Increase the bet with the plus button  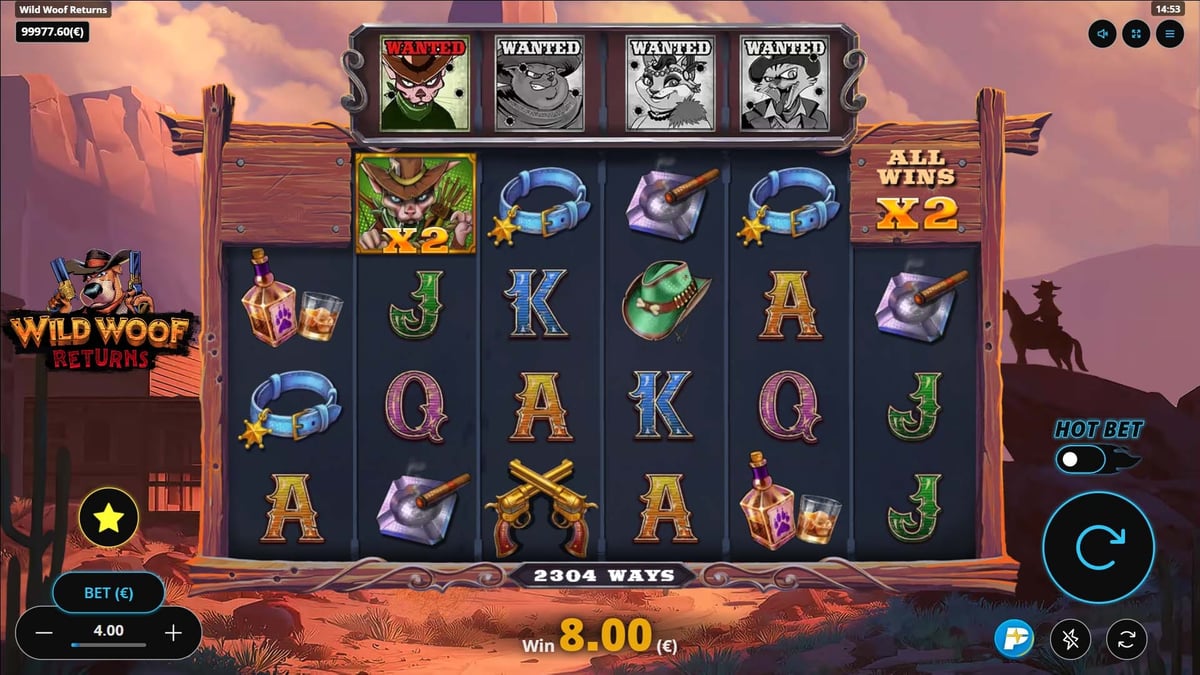click(173, 632)
